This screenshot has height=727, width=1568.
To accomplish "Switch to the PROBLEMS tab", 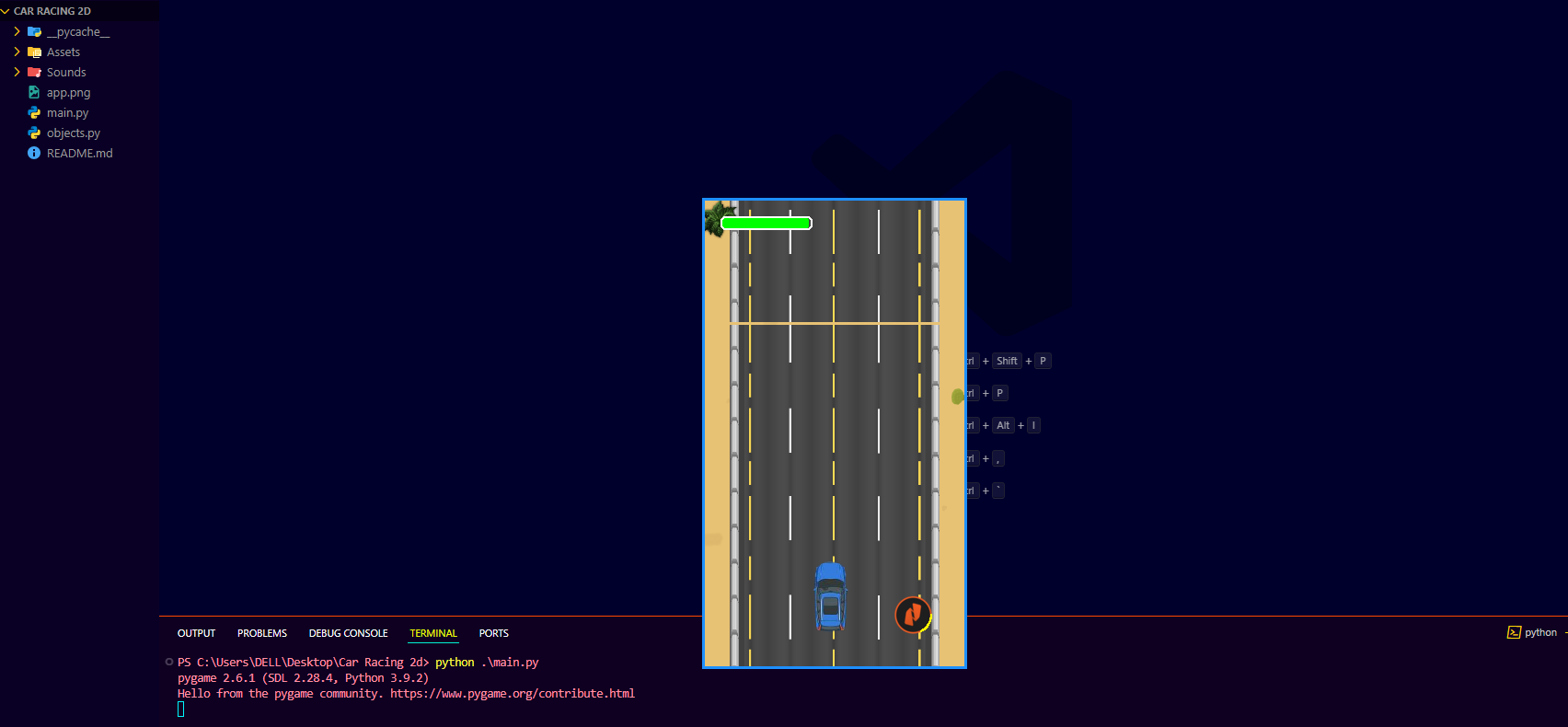I will (x=261, y=633).
